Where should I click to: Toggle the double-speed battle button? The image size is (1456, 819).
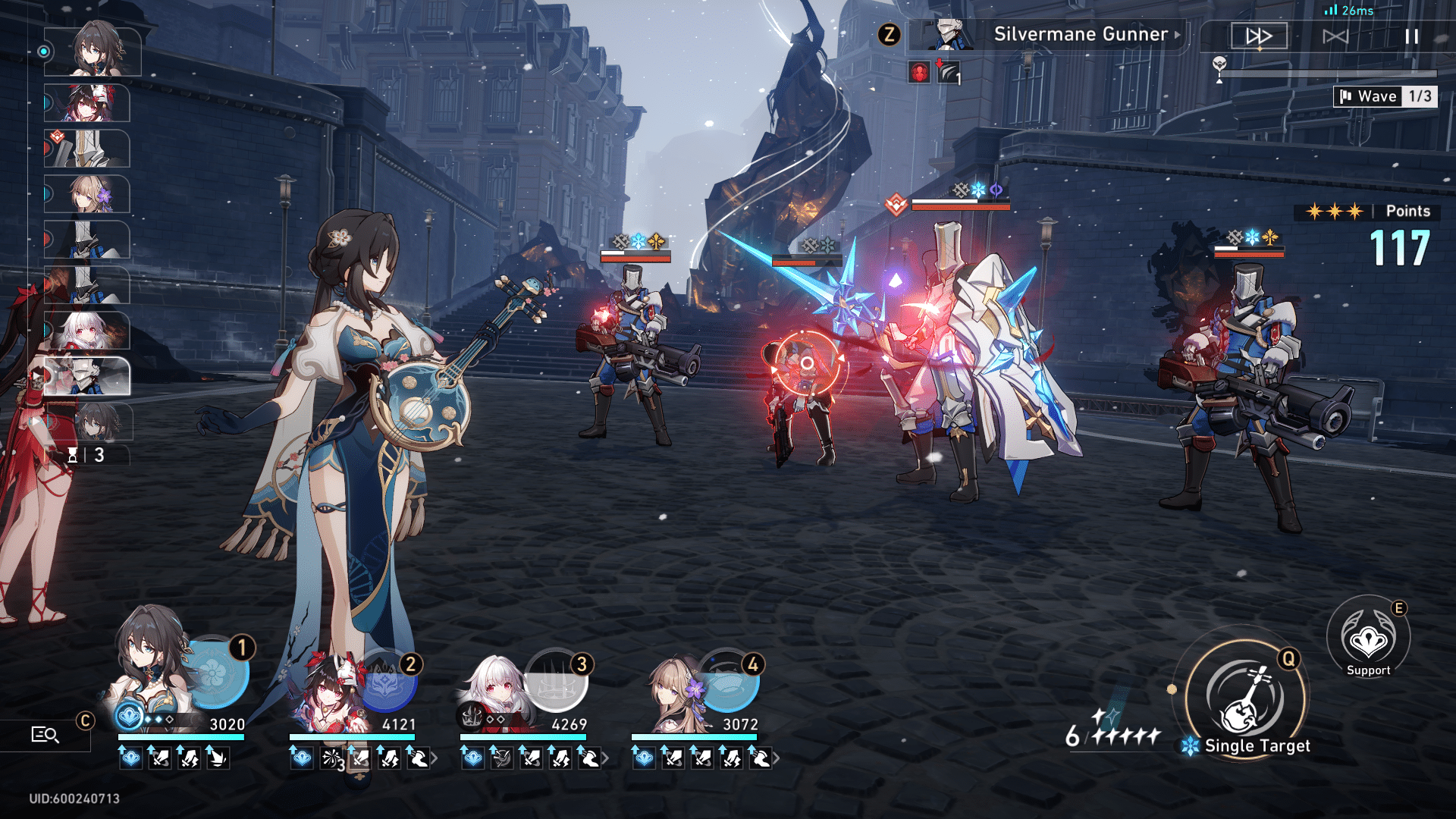(x=1259, y=36)
